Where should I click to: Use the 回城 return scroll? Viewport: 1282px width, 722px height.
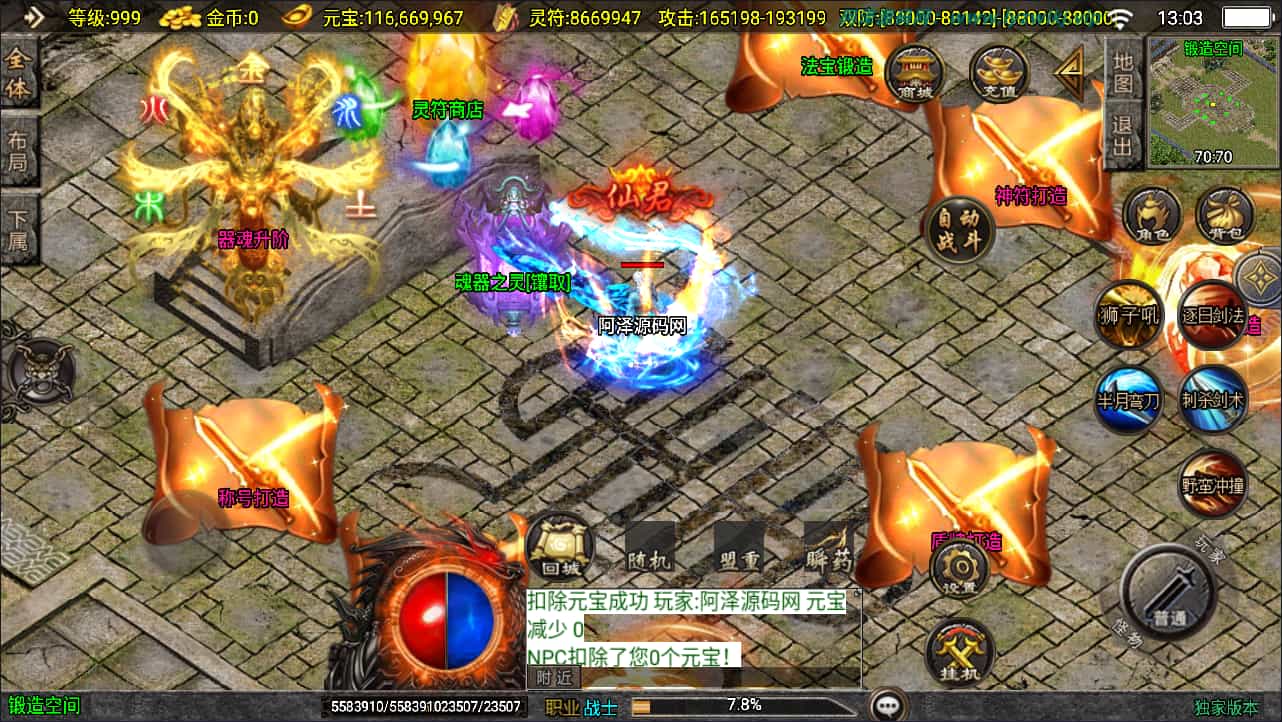[x=559, y=546]
